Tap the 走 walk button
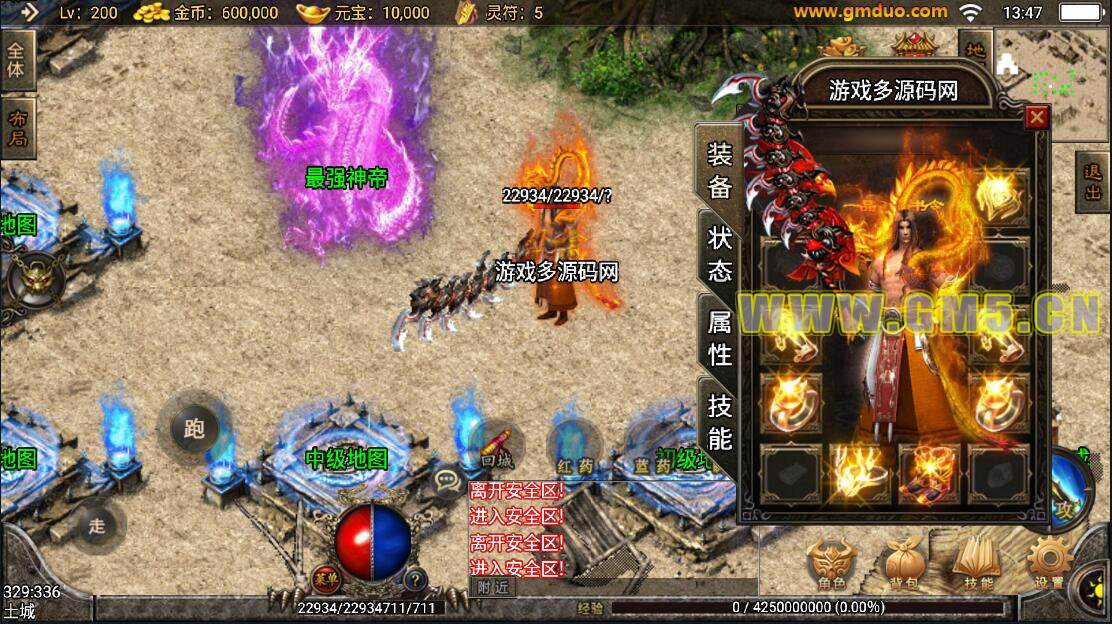The image size is (1112, 624). click(97, 525)
